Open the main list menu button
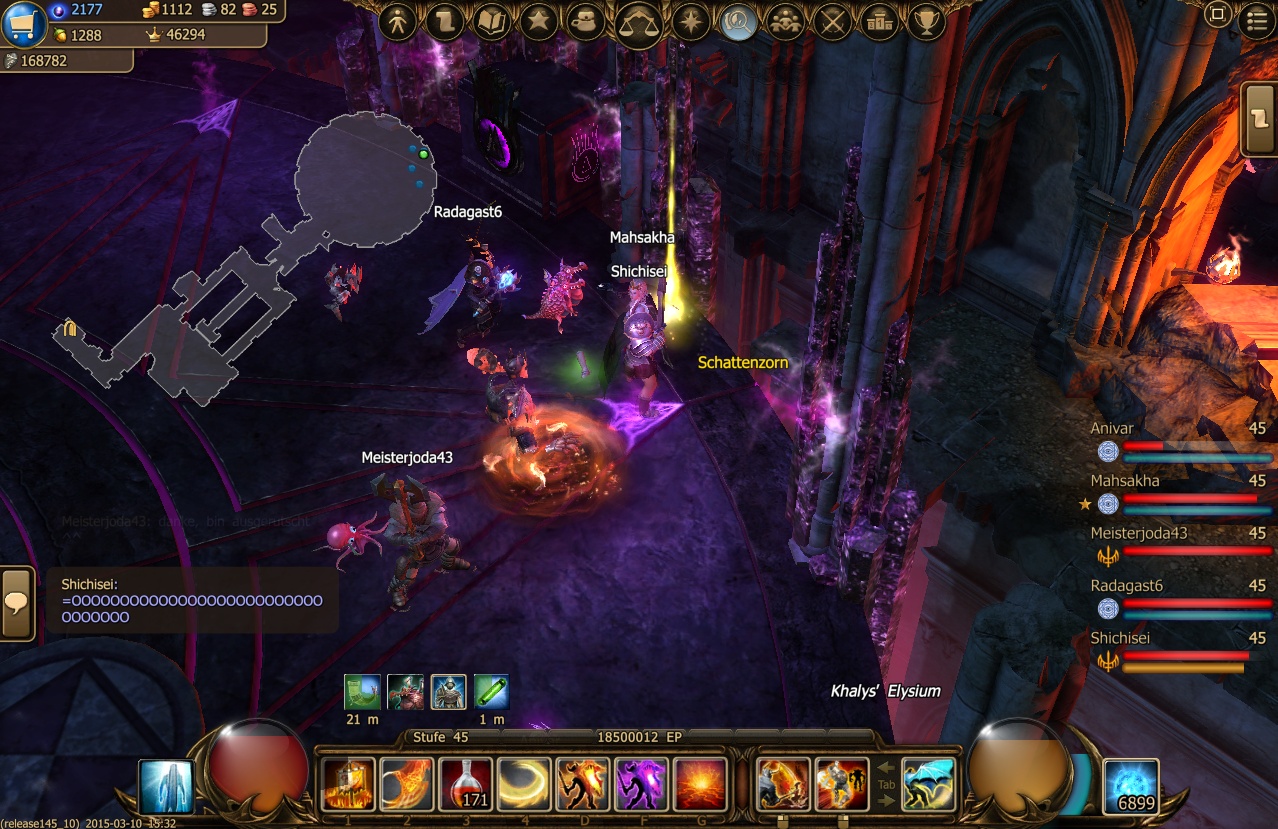1278x829 pixels. pyautogui.click(x=1257, y=20)
